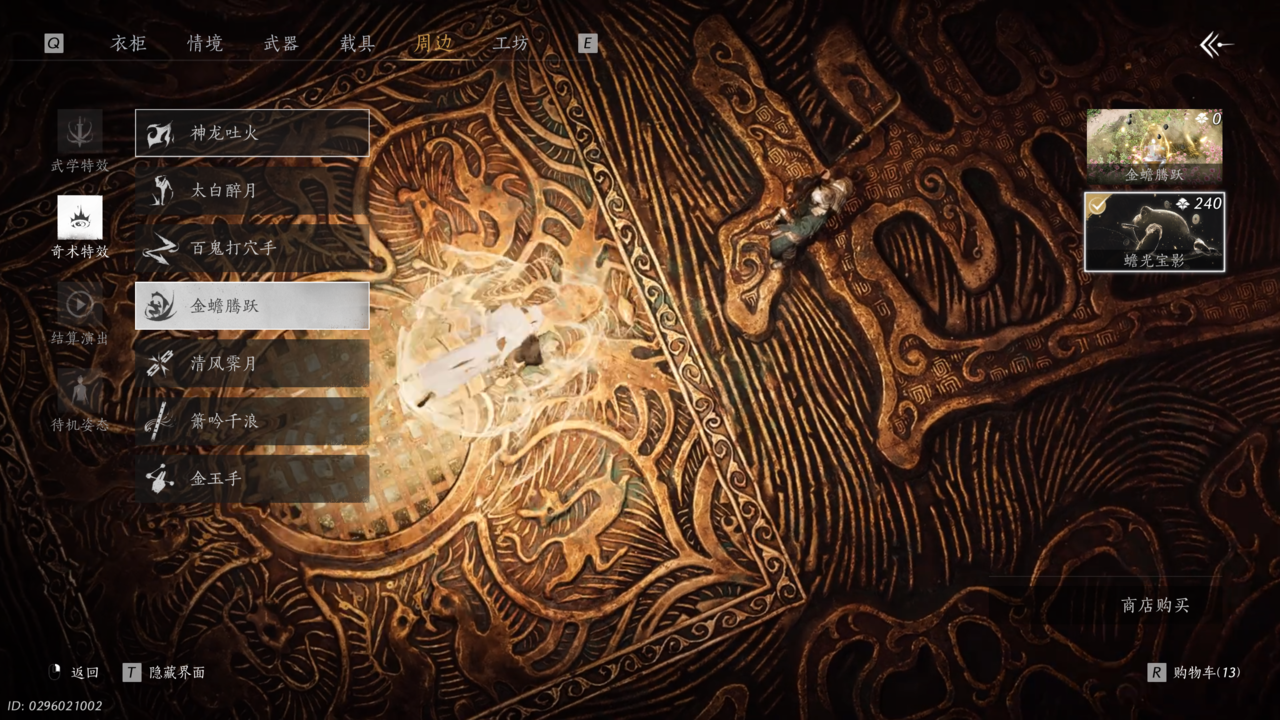The image size is (1280, 720).
Task: Preview the 蟾光宝影 effect thumbnail
Action: 1155,232
